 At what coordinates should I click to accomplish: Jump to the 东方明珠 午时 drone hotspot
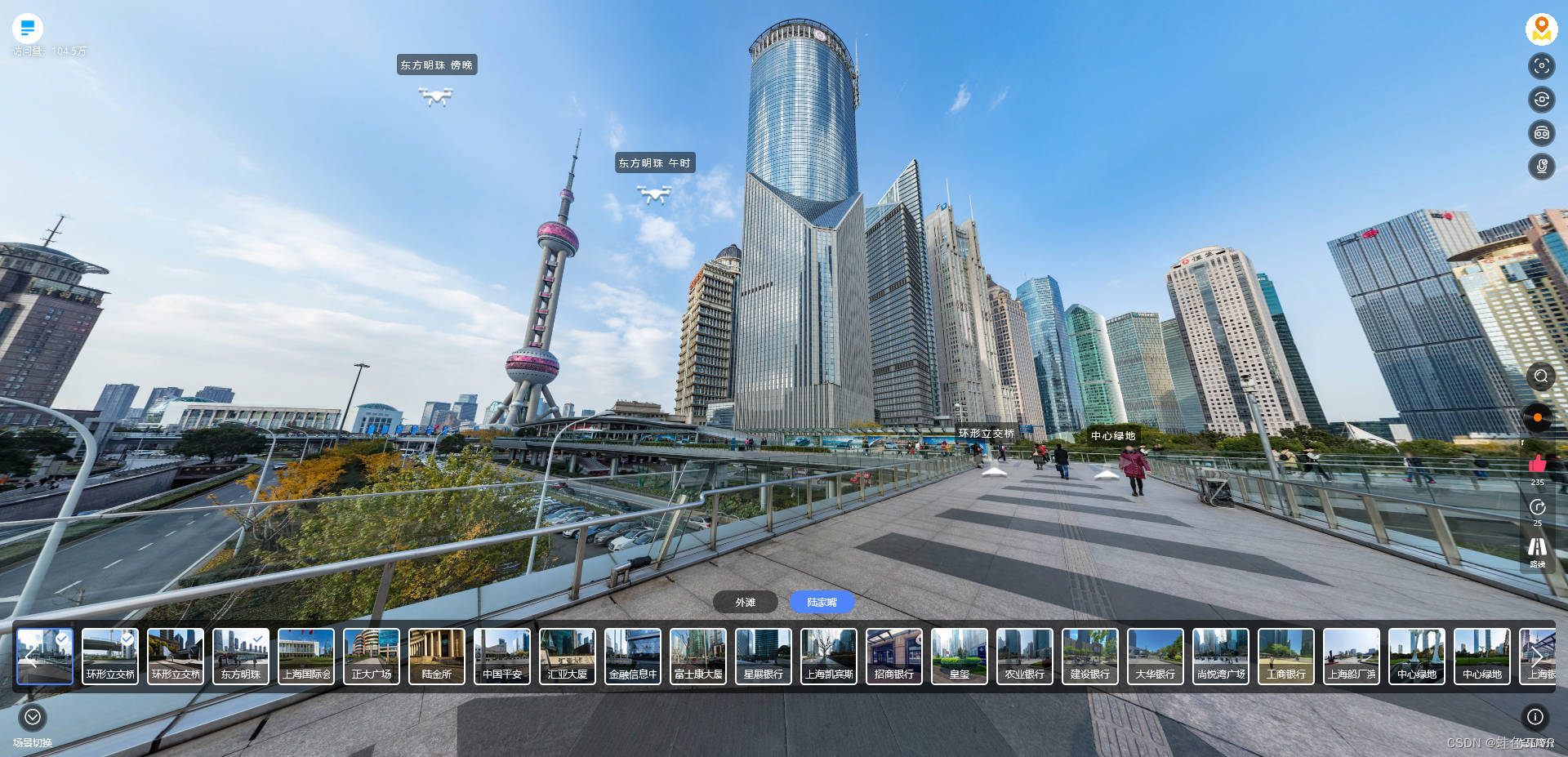pyautogui.click(x=654, y=194)
